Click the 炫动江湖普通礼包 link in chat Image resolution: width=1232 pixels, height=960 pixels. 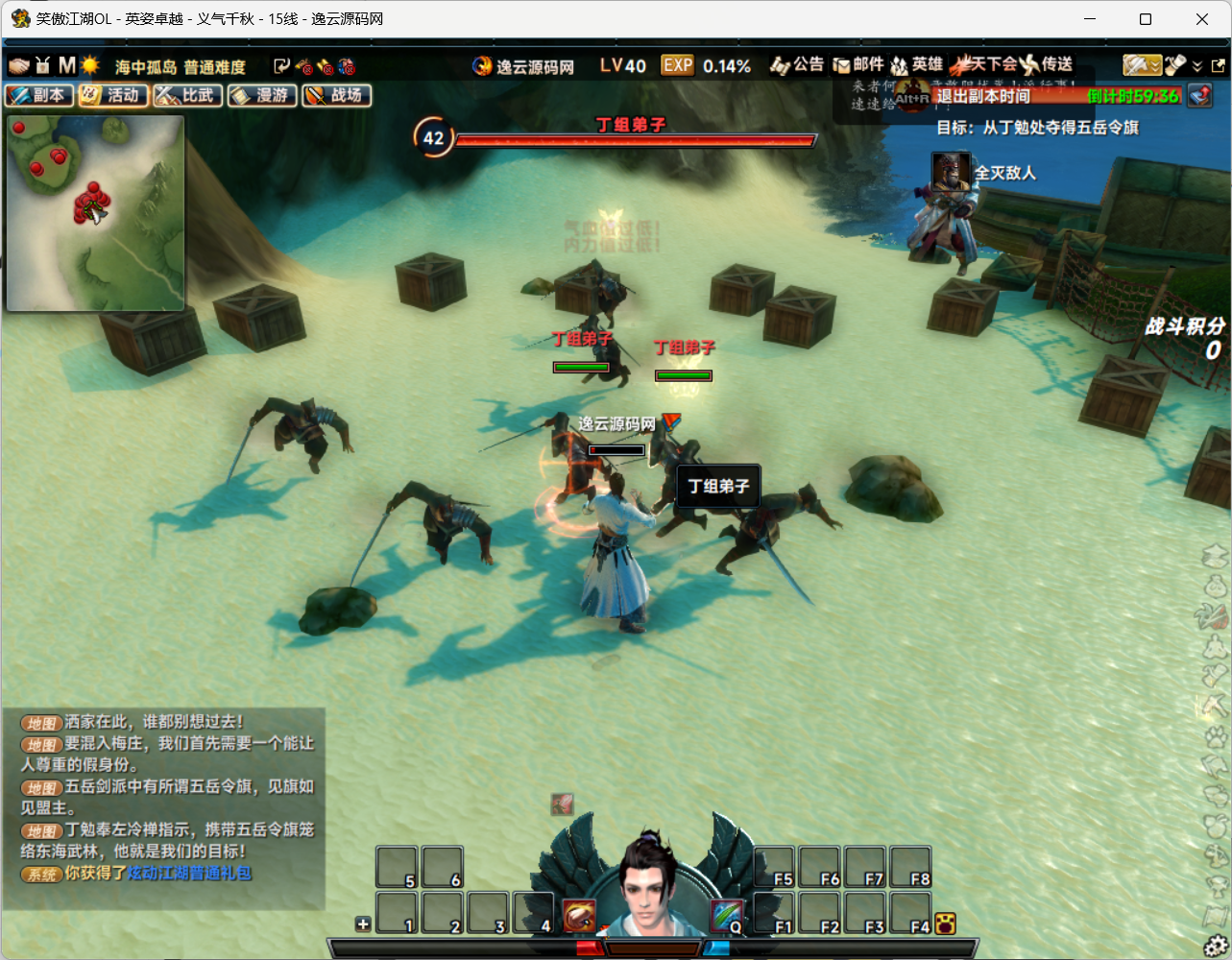(189, 873)
